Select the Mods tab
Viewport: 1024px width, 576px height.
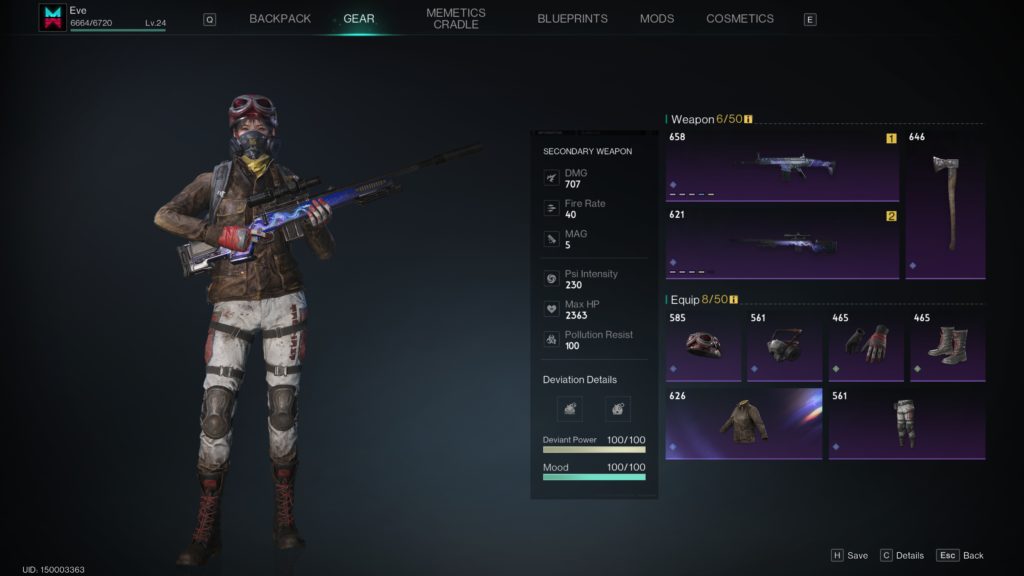657,19
